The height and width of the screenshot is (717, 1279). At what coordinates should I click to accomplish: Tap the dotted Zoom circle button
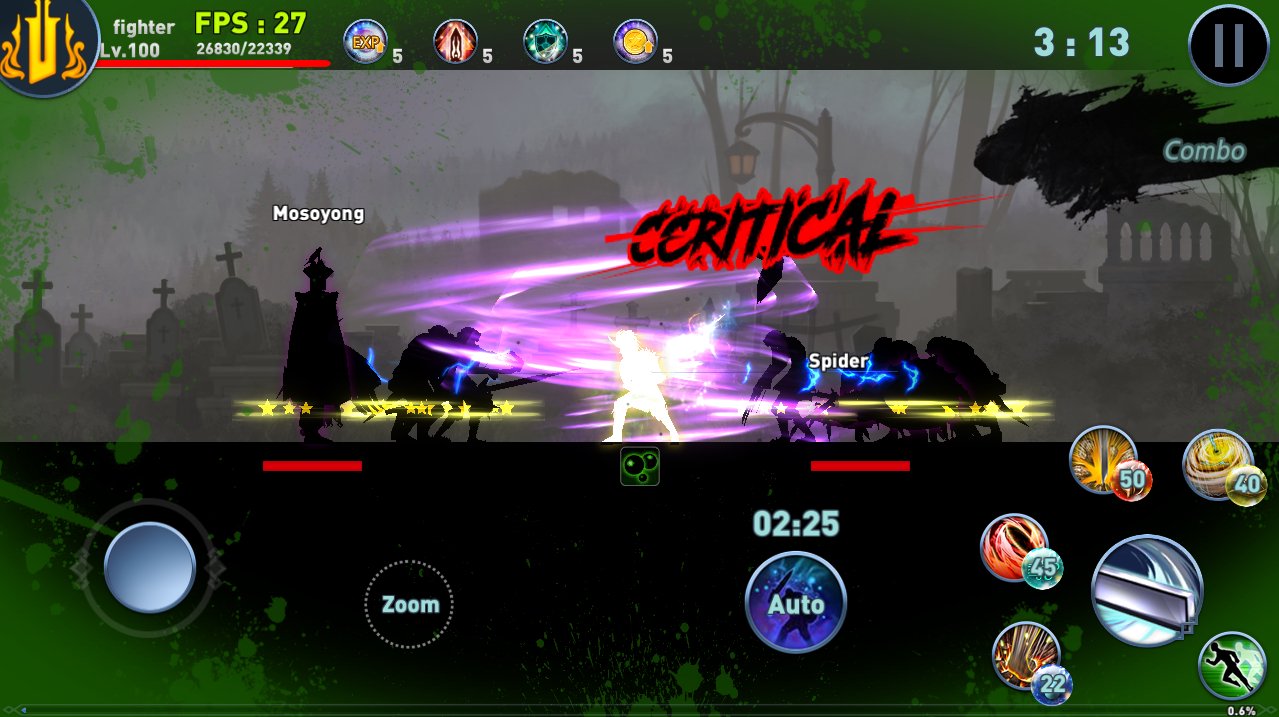(409, 604)
